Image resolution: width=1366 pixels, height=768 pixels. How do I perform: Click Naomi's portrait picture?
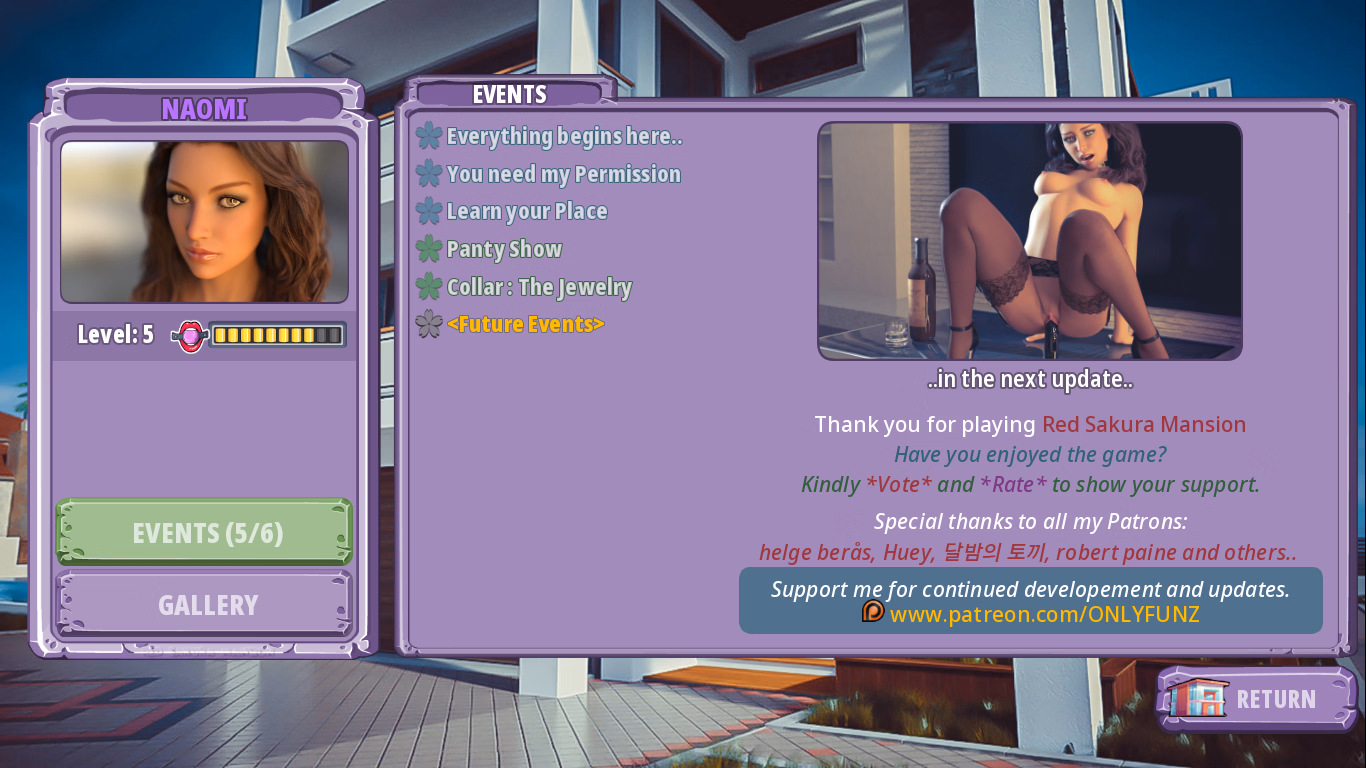(x=204, y=221)
